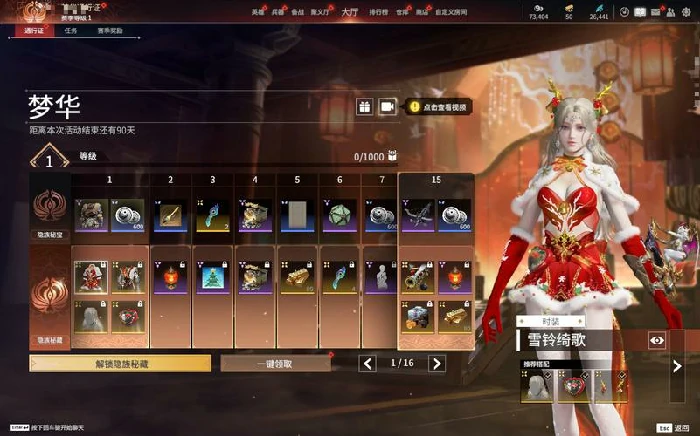Screen dimensions: 700x436
Task: Claim all rewards with 一键领取
Action: click(x=275, y=364)
